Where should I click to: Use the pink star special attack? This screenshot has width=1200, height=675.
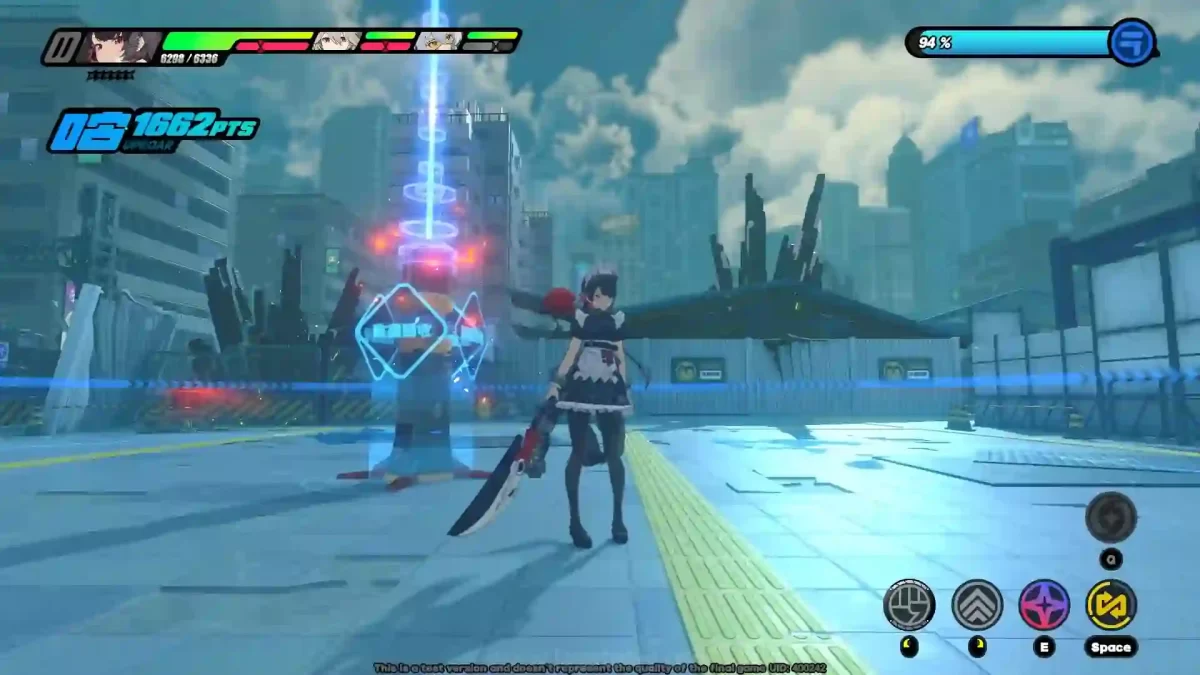tap(1044, 604)
